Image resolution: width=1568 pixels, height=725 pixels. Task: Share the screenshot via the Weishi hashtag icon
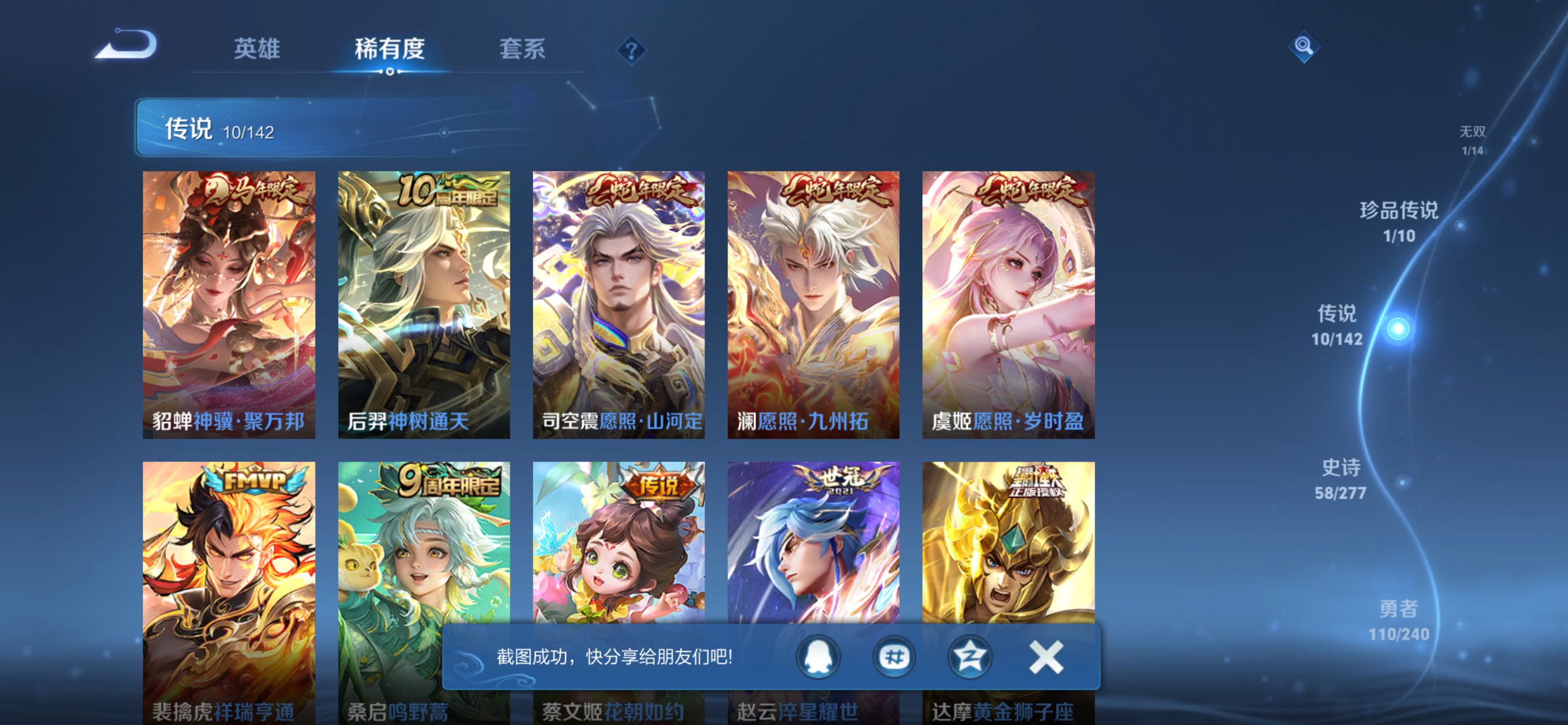click(894, 657)
